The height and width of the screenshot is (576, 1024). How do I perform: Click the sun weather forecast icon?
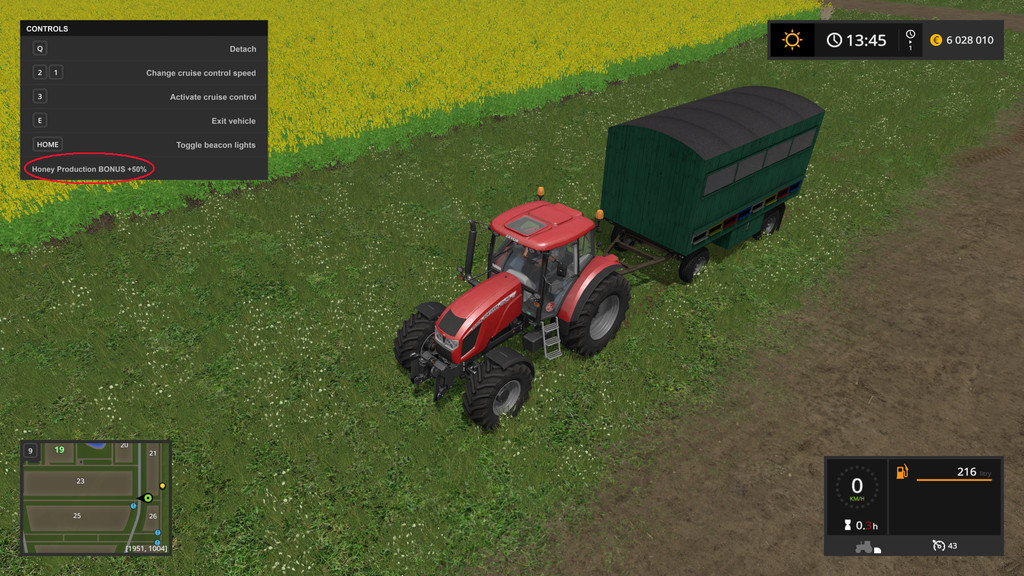pyautogui.click(x=792, y=40)
